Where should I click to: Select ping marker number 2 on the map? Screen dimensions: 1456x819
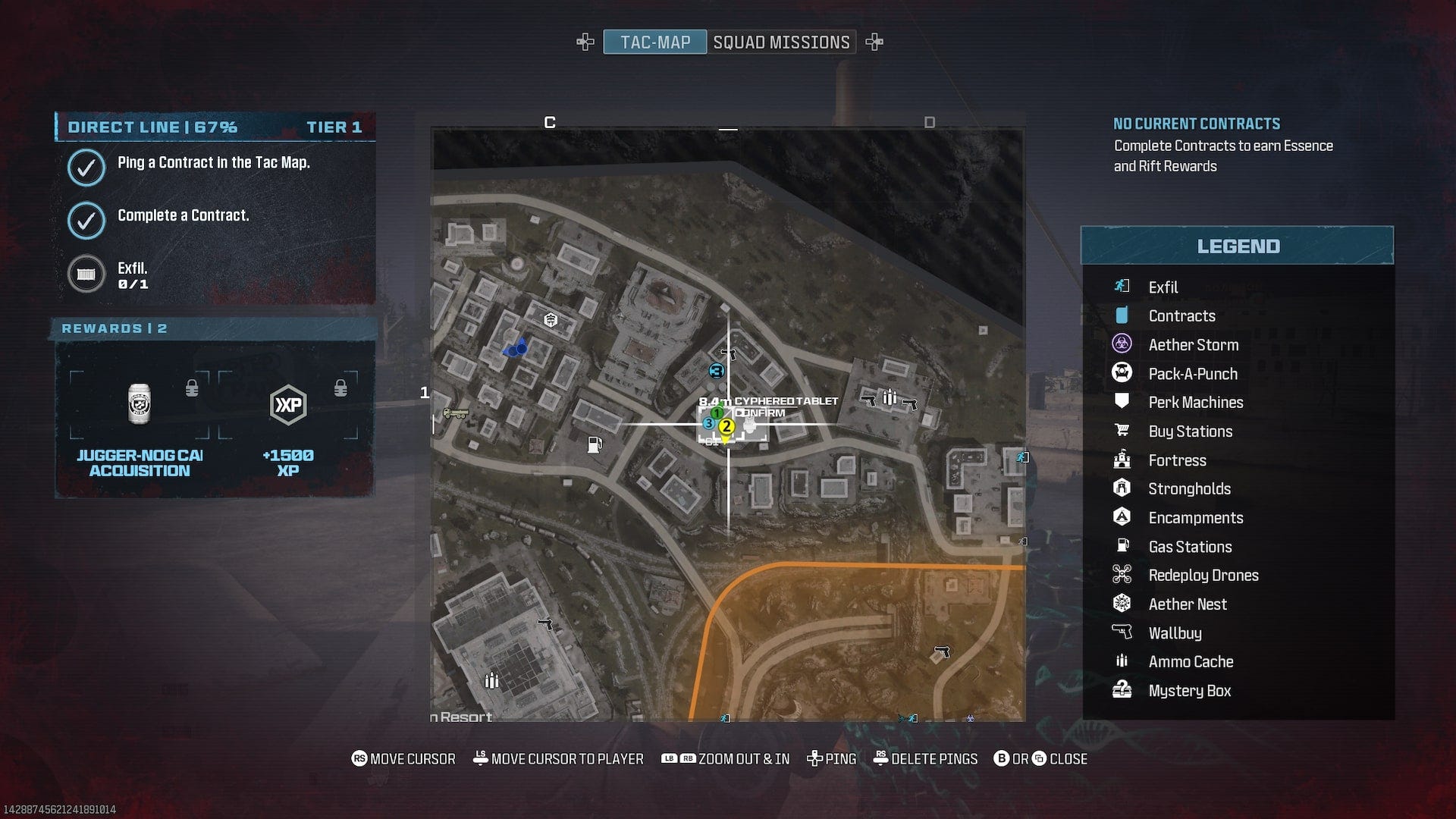(x=726, y=427)
